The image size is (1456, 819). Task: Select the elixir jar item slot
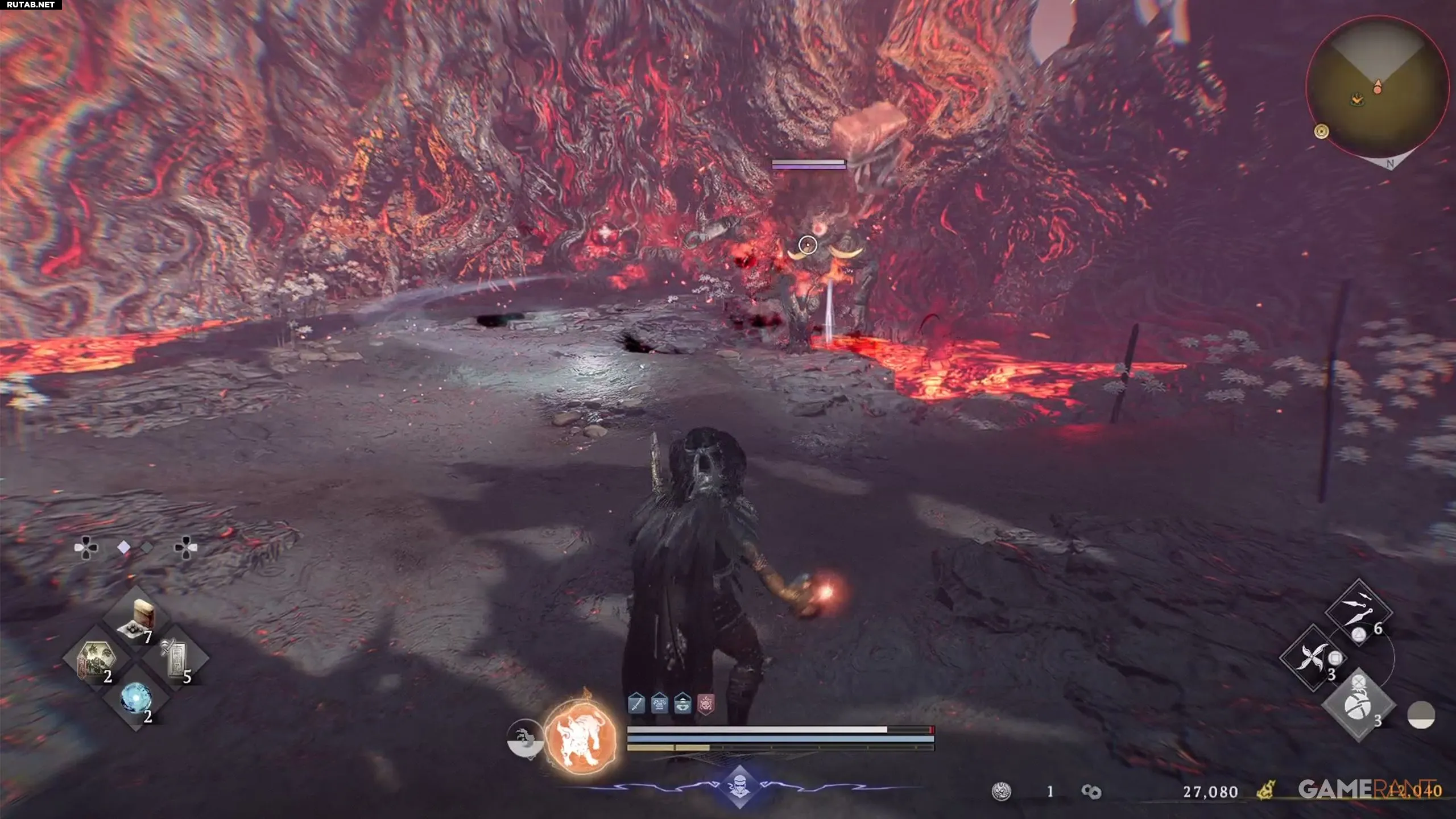pyautogui.click(x=137, y=618)
